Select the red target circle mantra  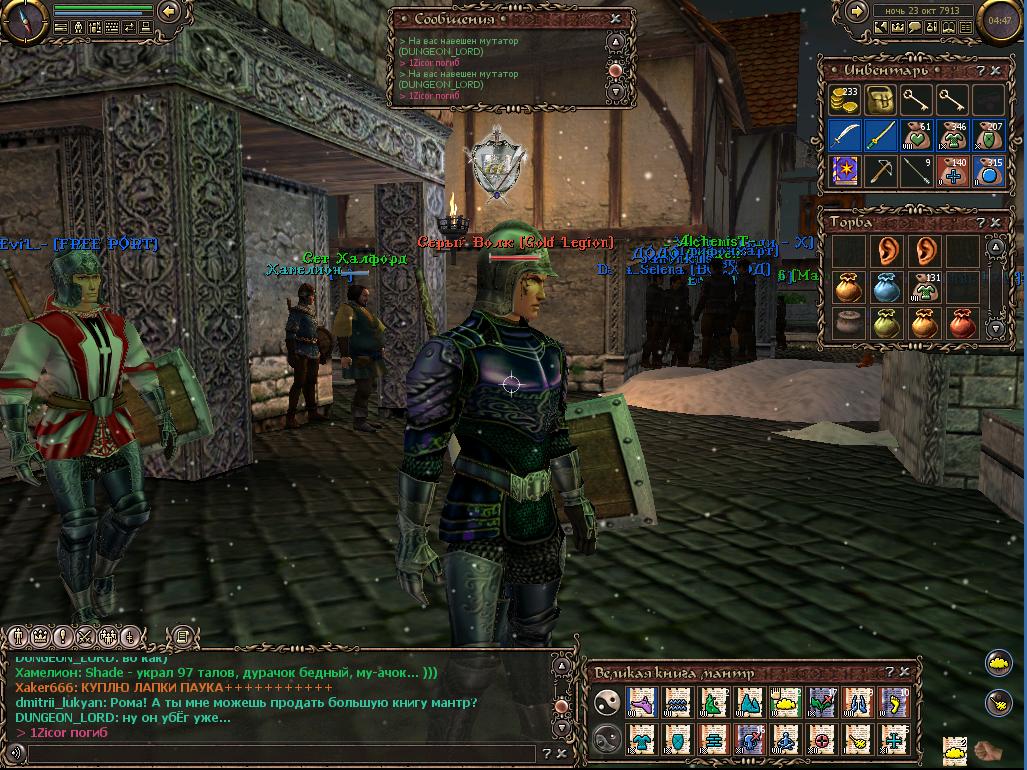pyautogui.click(x=822, y=740)
